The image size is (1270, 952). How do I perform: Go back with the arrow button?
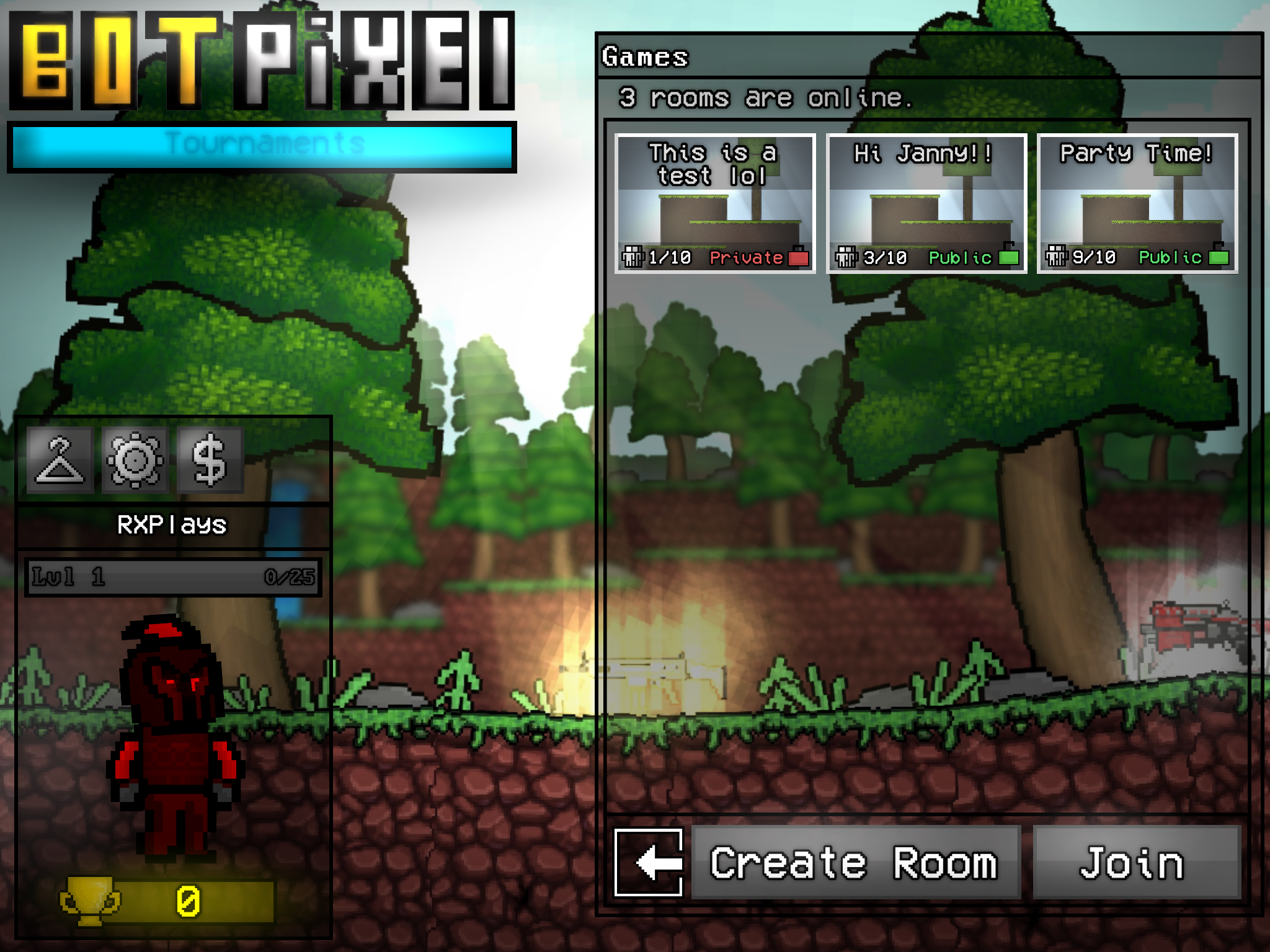point(649,862)
